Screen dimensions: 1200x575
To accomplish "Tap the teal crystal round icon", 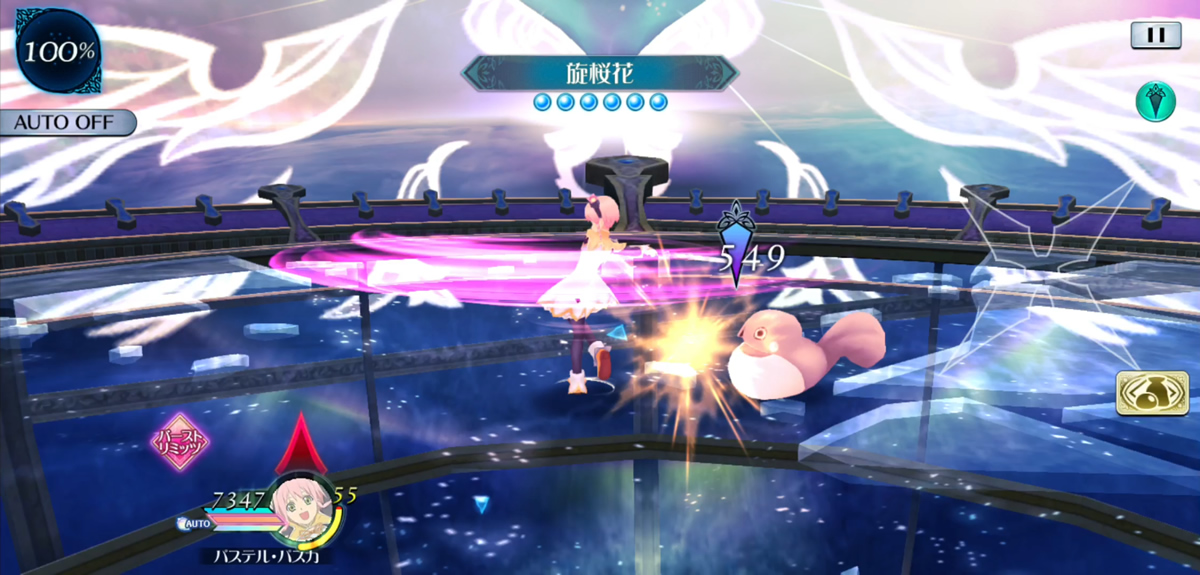I will pos(1155,101).
